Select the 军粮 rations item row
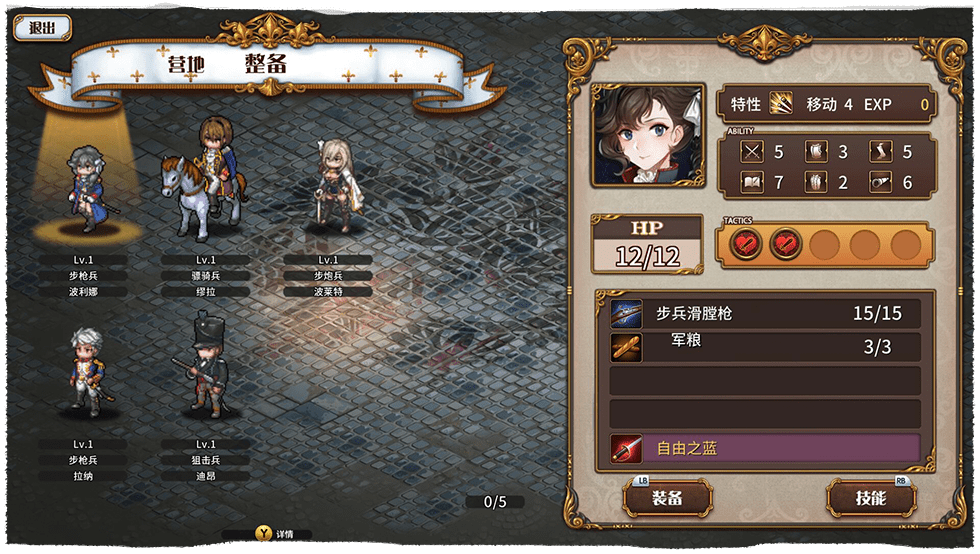The height and width of the screenshot is (554, 980). point(766,347)
